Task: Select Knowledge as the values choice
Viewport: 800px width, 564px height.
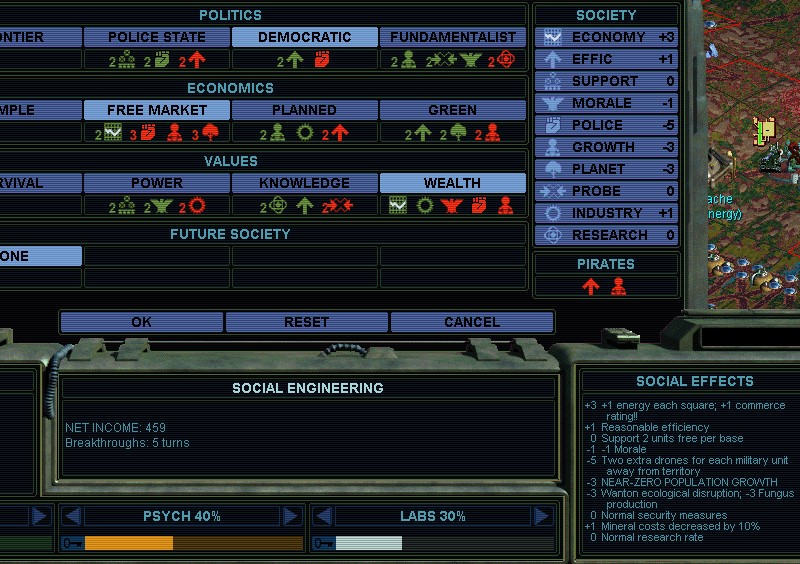Action: pyautogui.click(x=304, y=183)
